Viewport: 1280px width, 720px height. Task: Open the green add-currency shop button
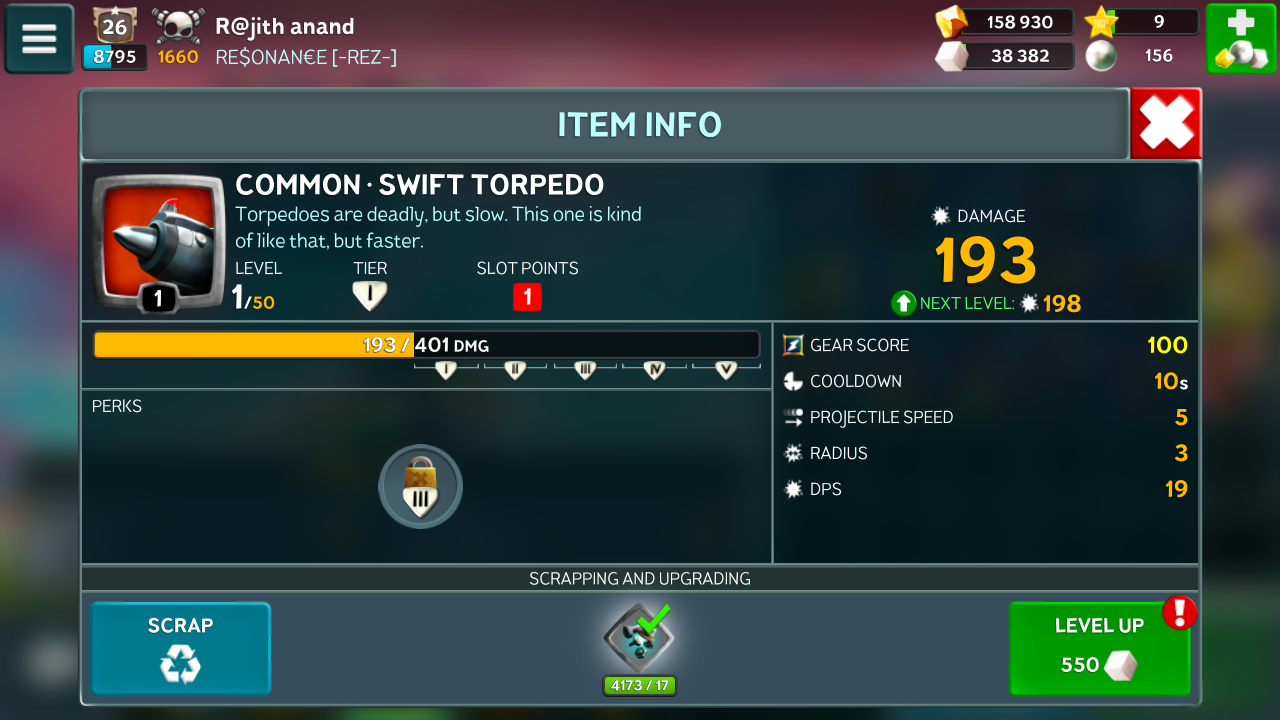click(x=1241, y=39)
